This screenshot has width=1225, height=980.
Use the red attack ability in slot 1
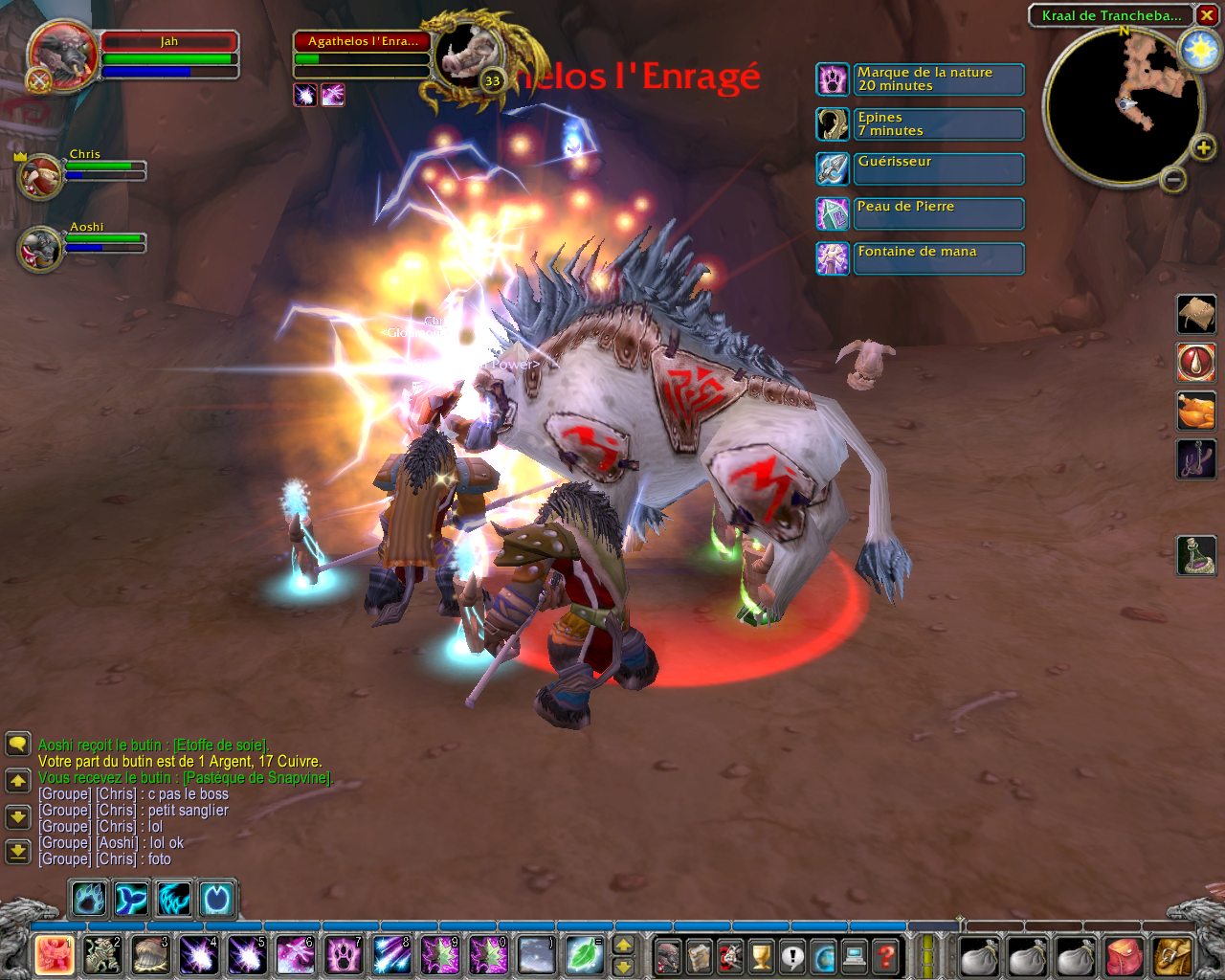click(55, 954)
